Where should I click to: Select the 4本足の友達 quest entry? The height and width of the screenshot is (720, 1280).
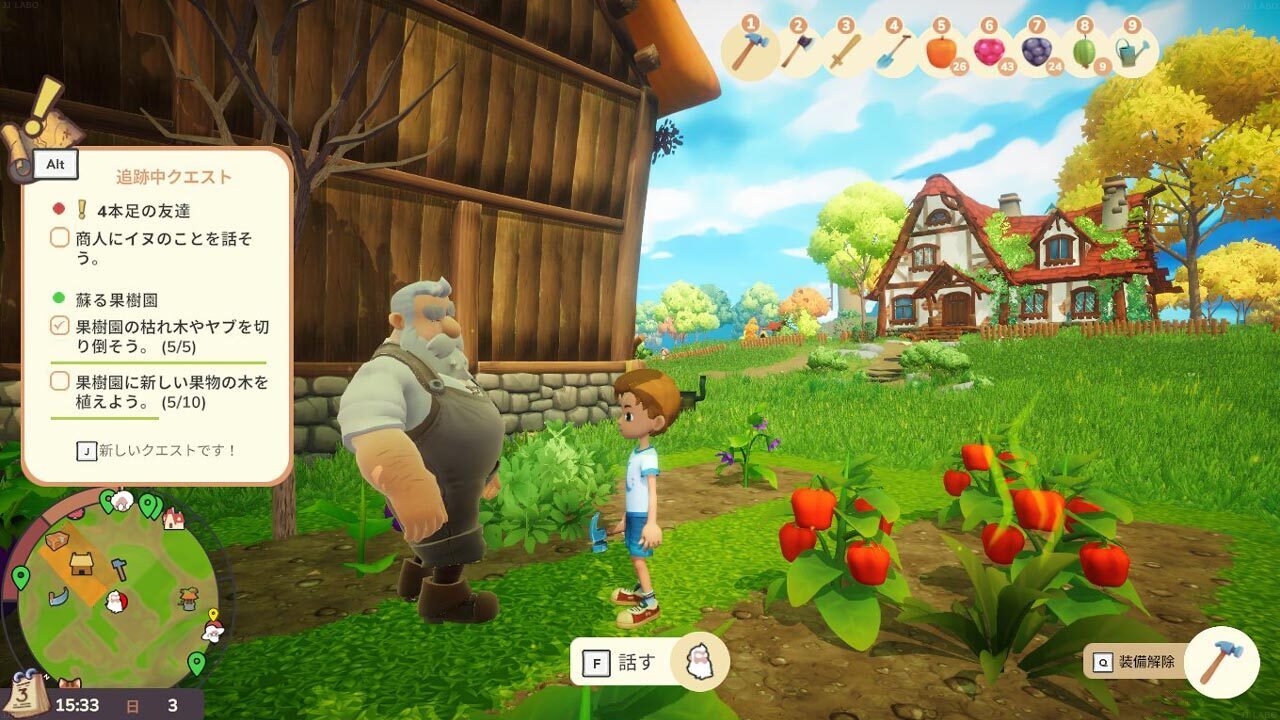pyautogui.click(x=143, y=210)
